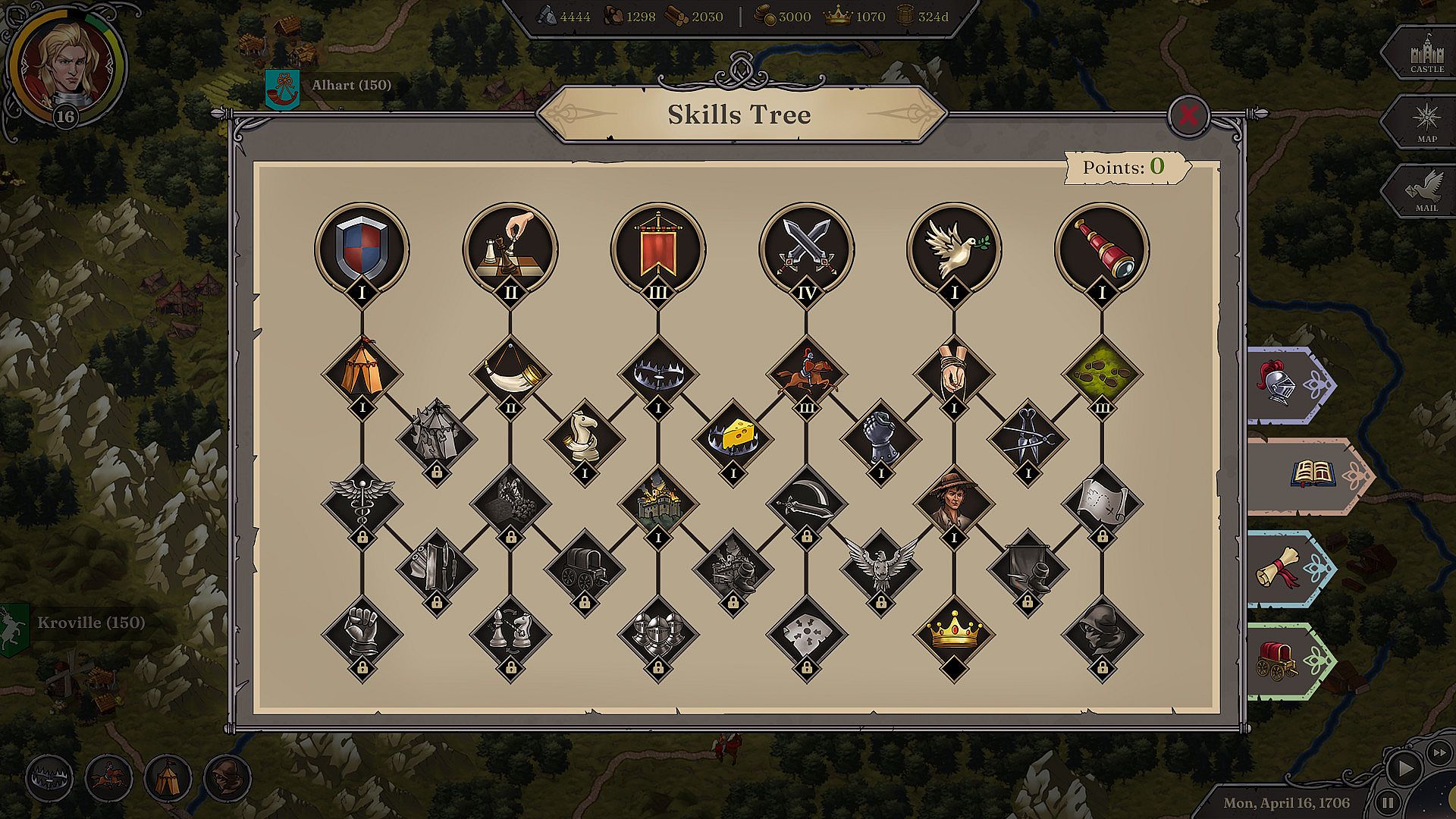This screenshot has height=819, width=1456.
Task: Select the red-blue shield skill category
Action: point(362,247)
